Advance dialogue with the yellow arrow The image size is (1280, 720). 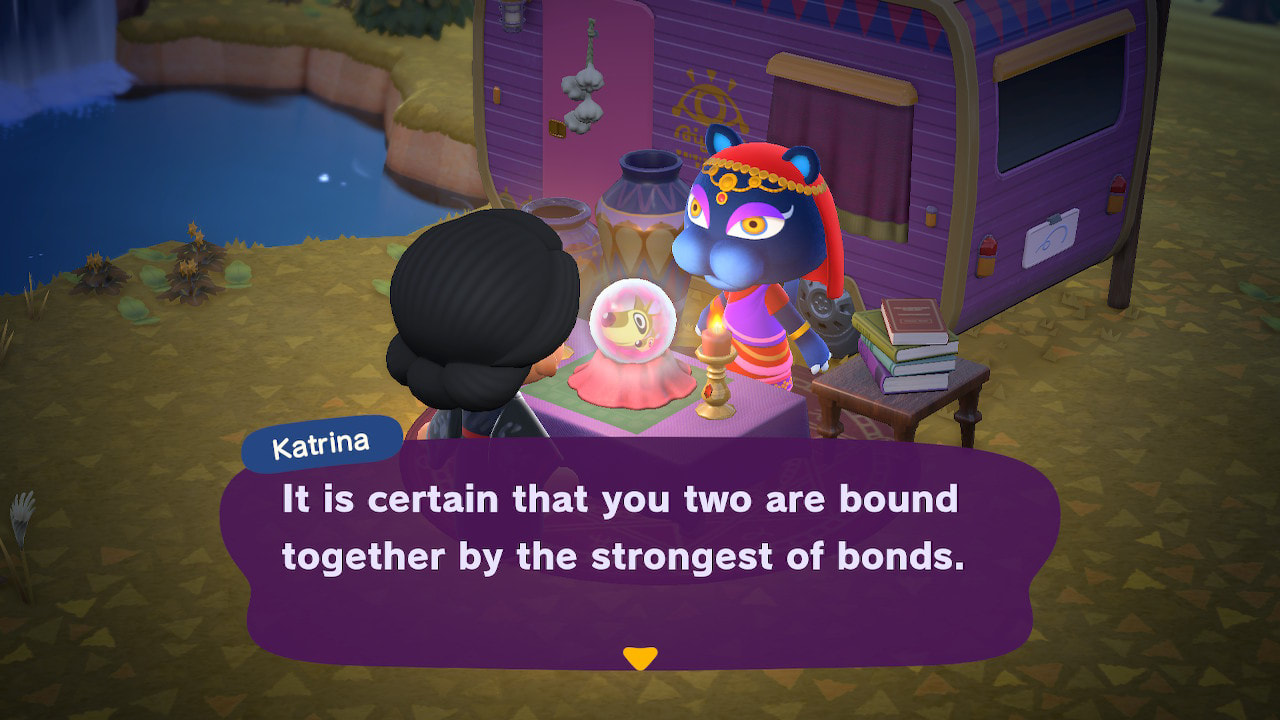click(640, 657)
